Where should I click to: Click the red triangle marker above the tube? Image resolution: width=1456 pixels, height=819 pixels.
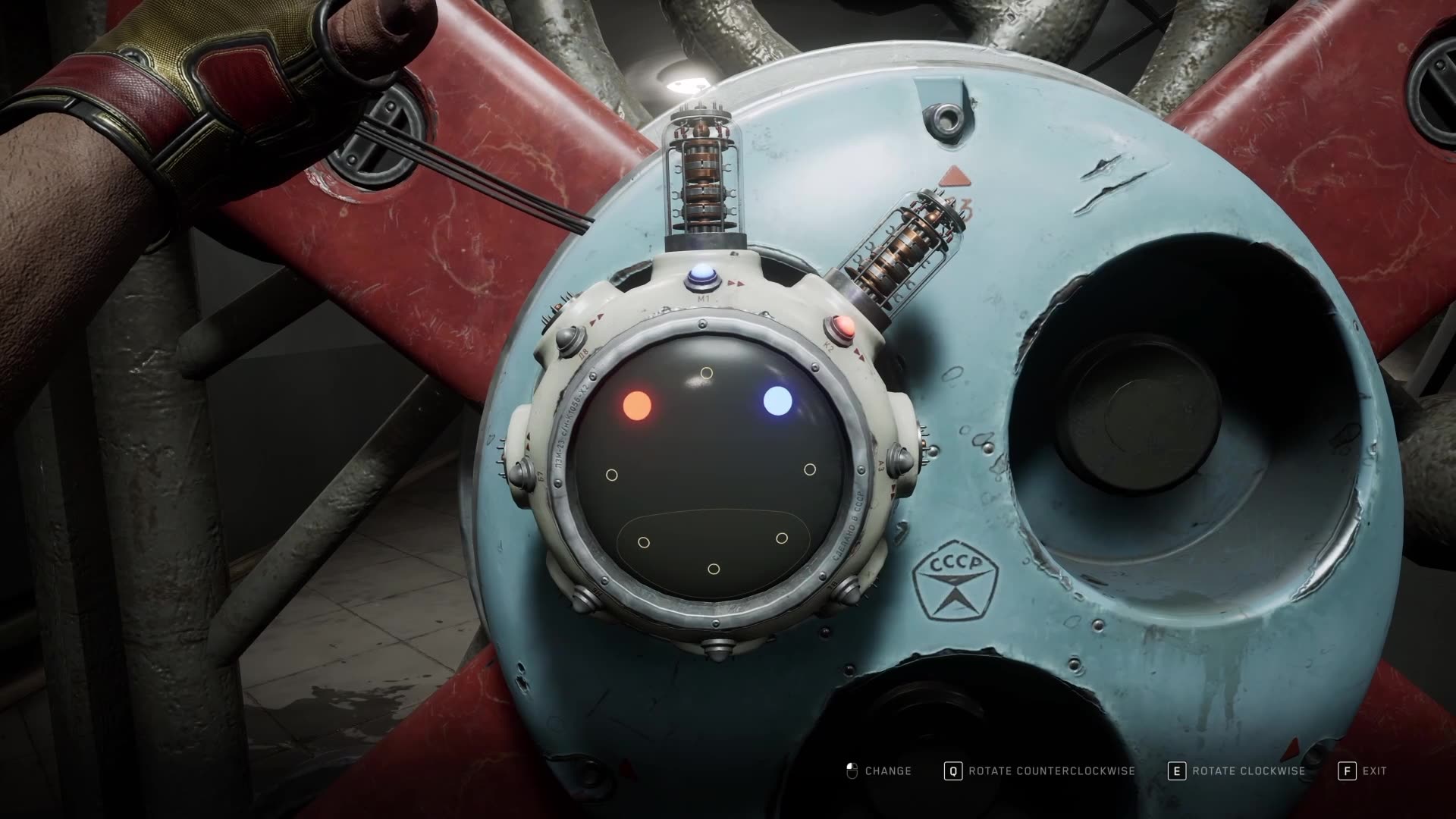(x=955, y=175)
